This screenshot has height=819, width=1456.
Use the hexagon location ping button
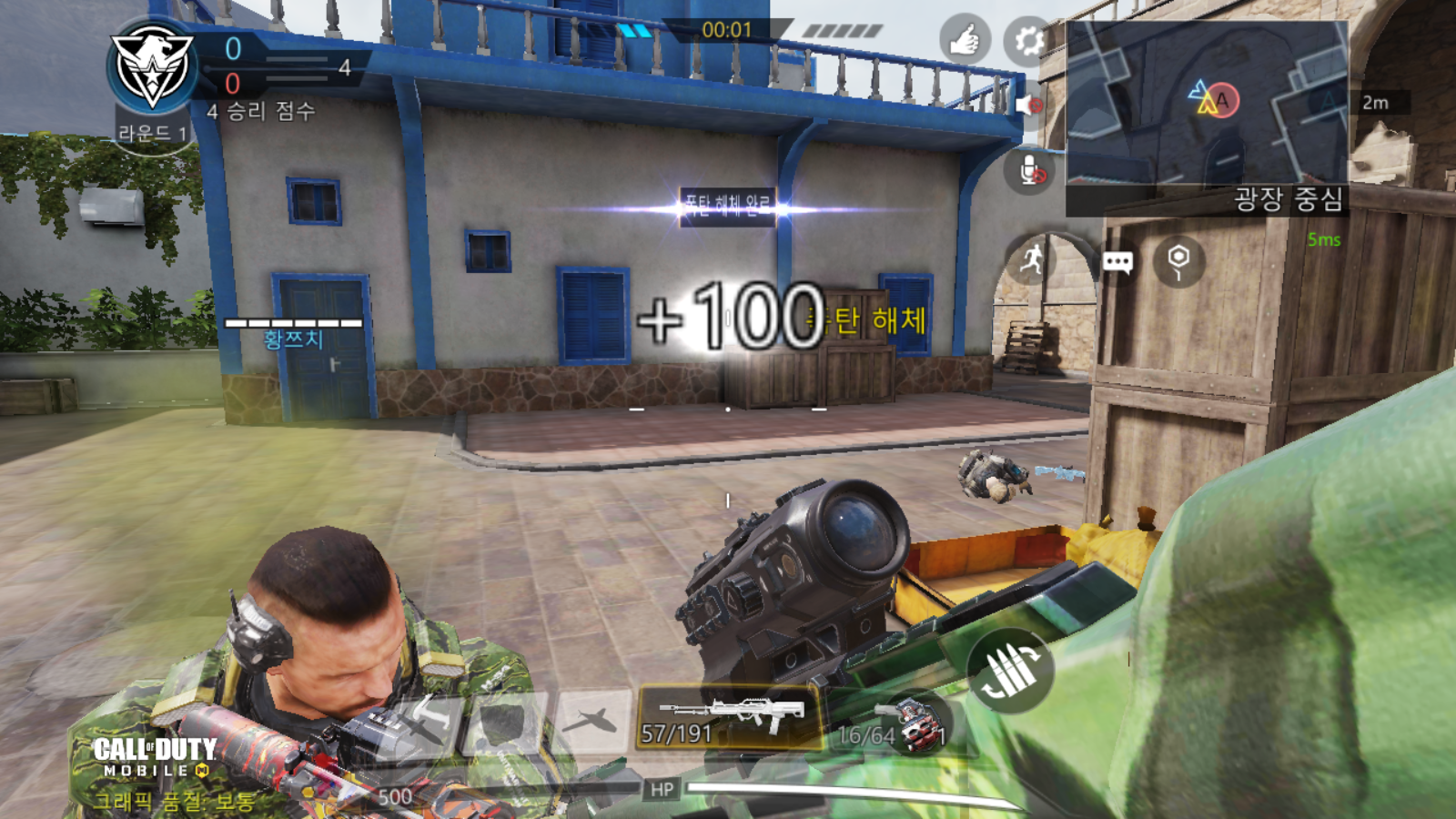pos(1178,261)
